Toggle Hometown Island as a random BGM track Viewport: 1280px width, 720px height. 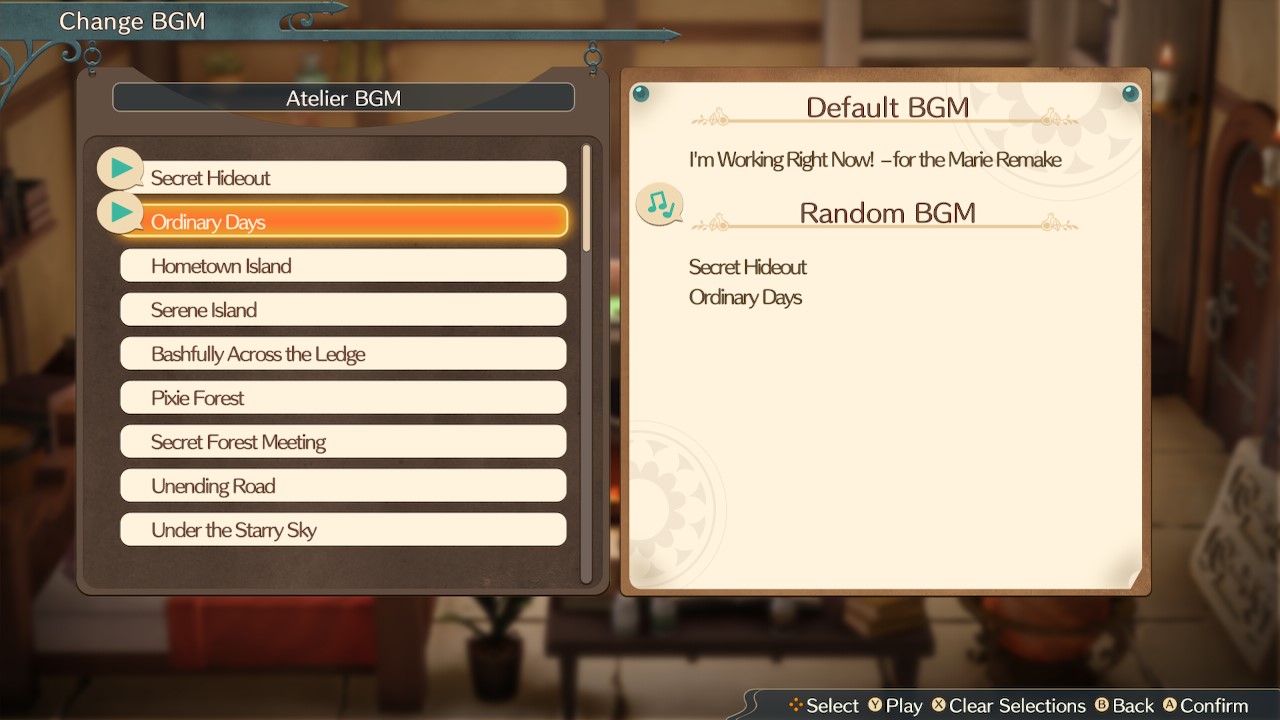click(x=343, y=266)
